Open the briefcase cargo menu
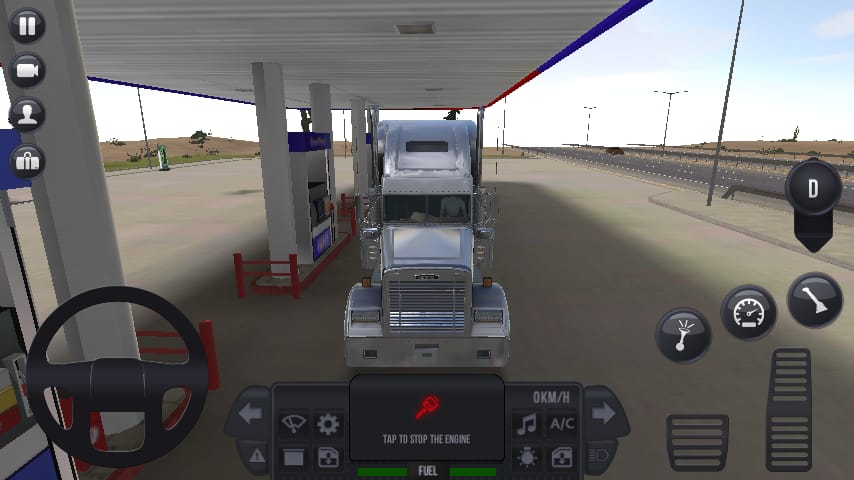 27,159
